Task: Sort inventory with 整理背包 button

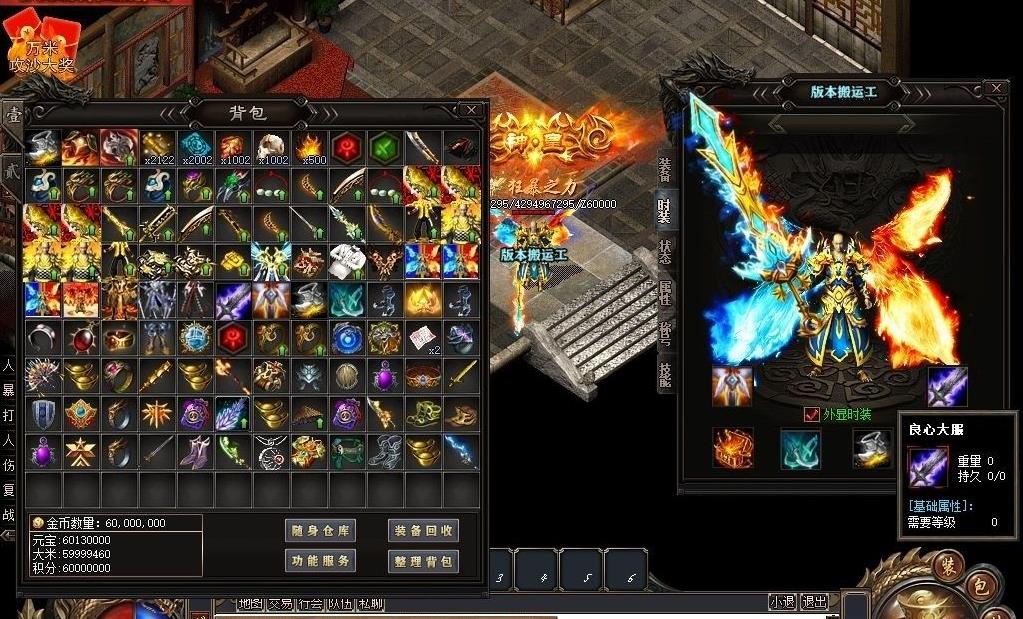Action: pos(422,561)
